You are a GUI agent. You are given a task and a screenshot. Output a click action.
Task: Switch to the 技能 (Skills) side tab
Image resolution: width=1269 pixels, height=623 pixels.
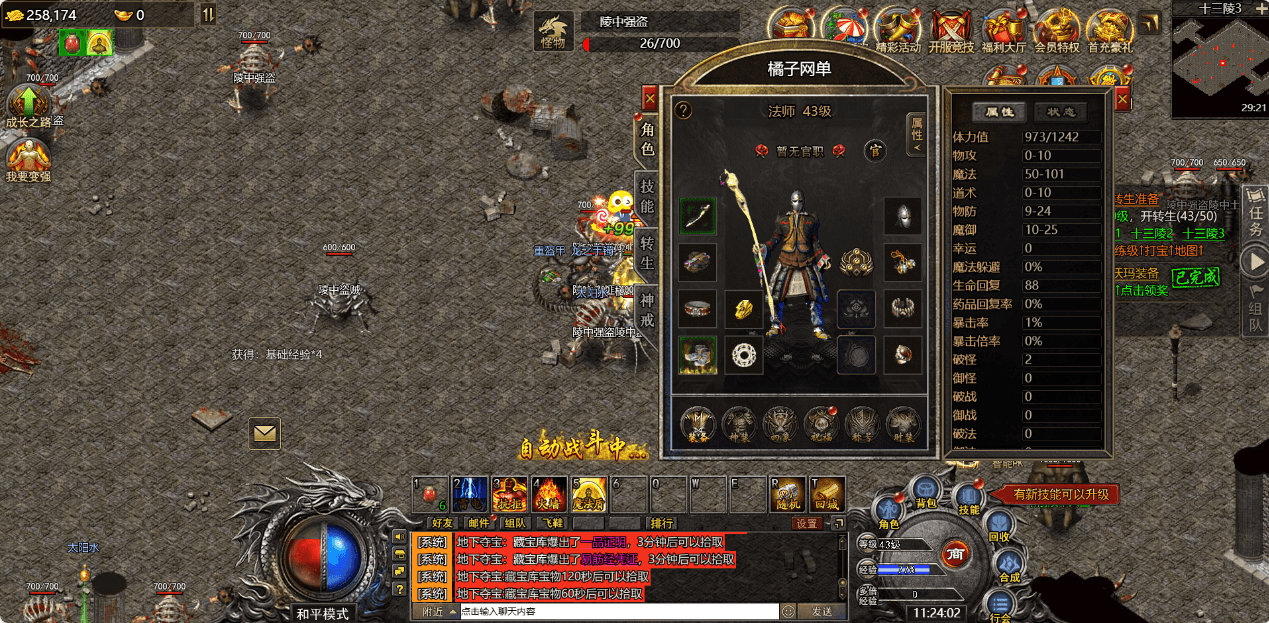click(x=648, y=195)
